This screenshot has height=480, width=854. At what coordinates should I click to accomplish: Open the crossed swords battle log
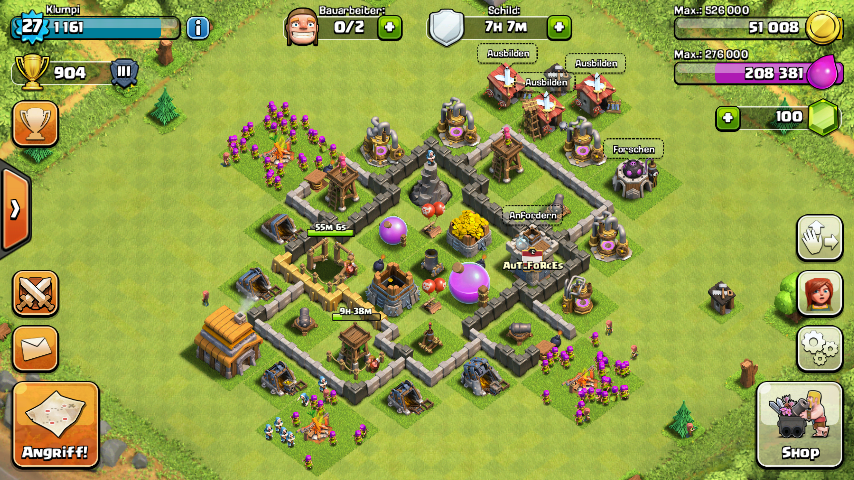[x=35, y=293]
